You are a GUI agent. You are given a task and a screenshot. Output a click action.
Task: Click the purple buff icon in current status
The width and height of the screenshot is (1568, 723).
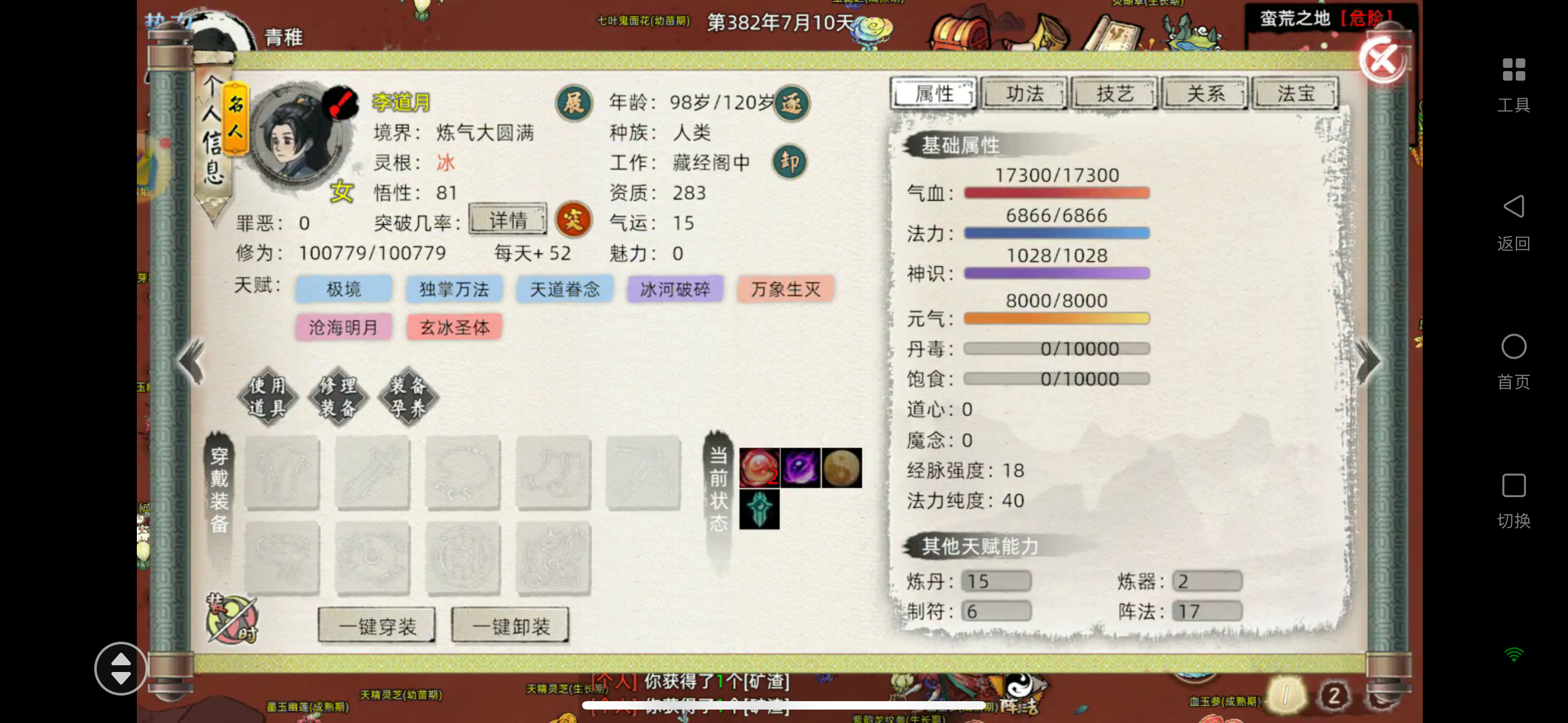800,468
